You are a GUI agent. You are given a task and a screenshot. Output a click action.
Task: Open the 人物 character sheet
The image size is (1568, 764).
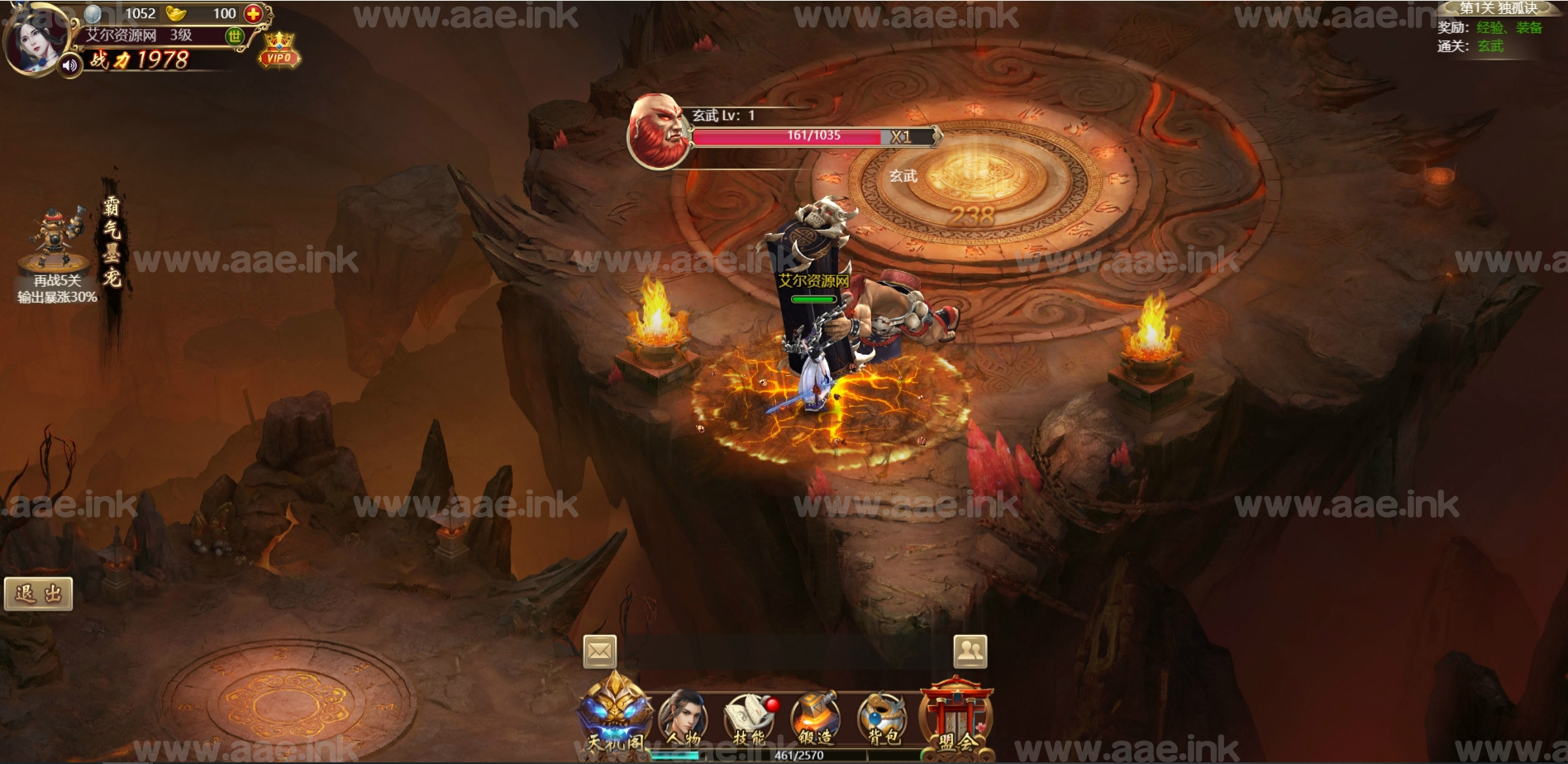click(x=684, y=718)
